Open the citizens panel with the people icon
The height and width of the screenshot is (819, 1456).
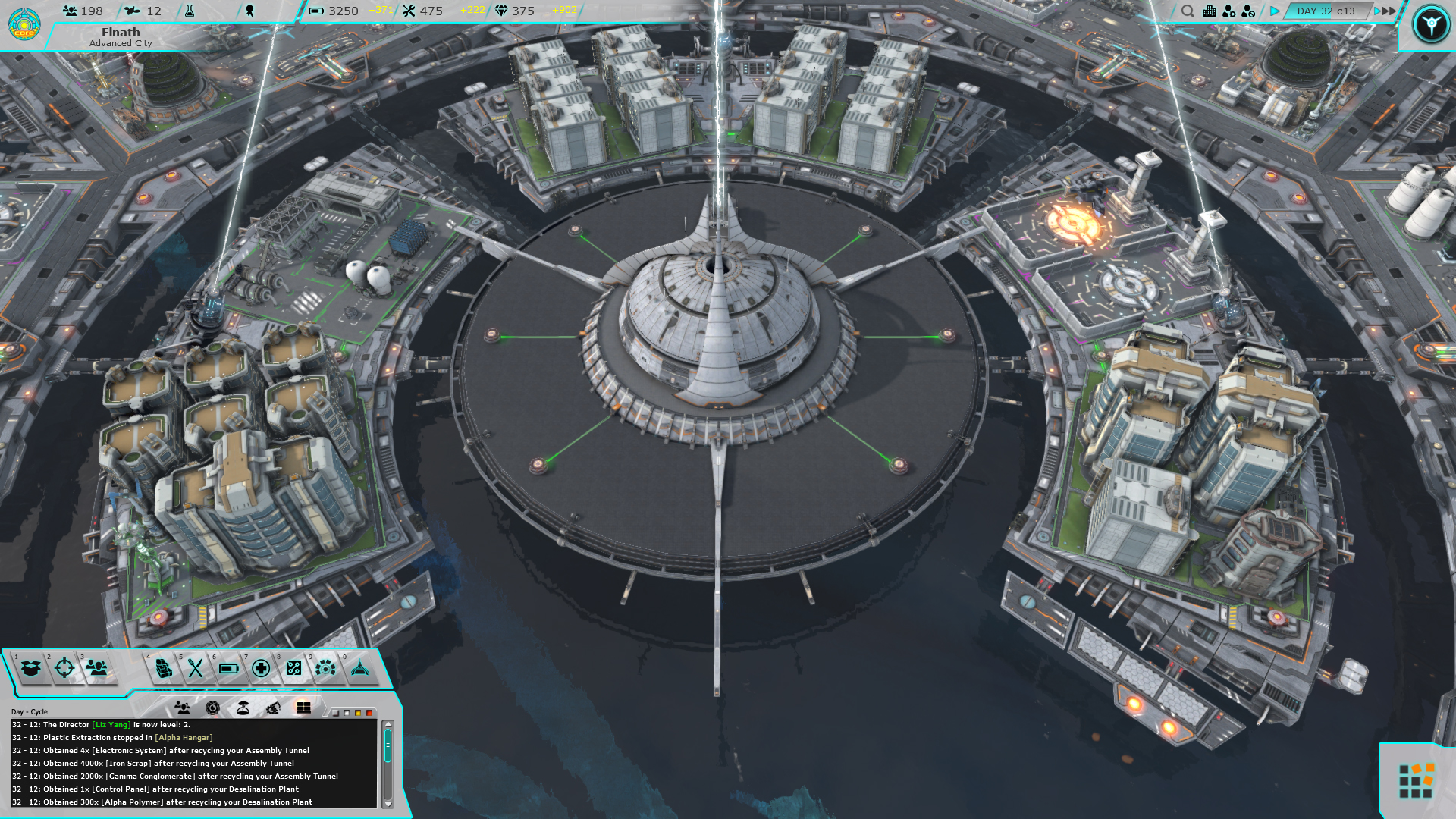96,668
